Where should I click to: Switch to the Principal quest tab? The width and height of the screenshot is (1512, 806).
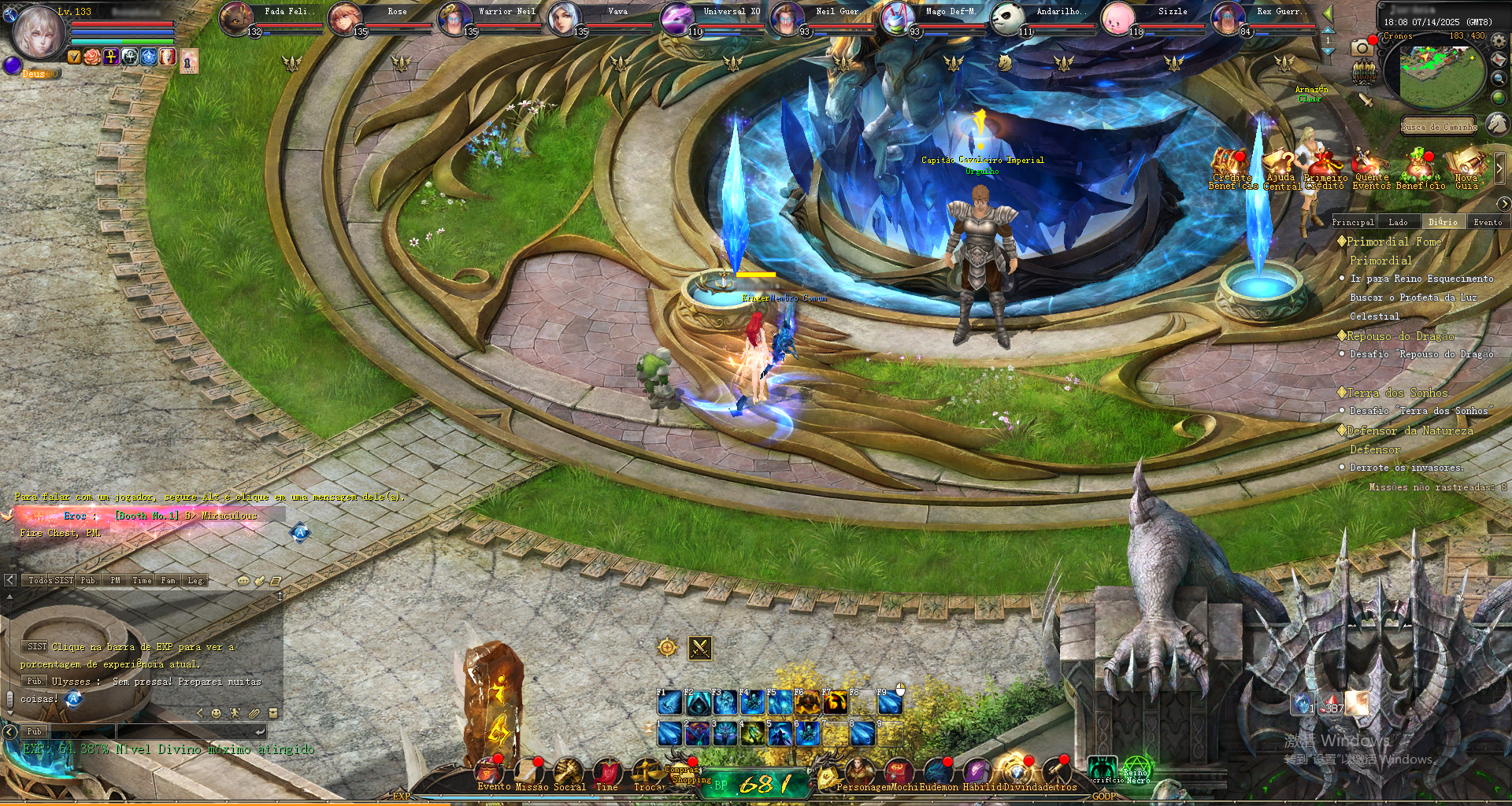tap(1352, 222)
